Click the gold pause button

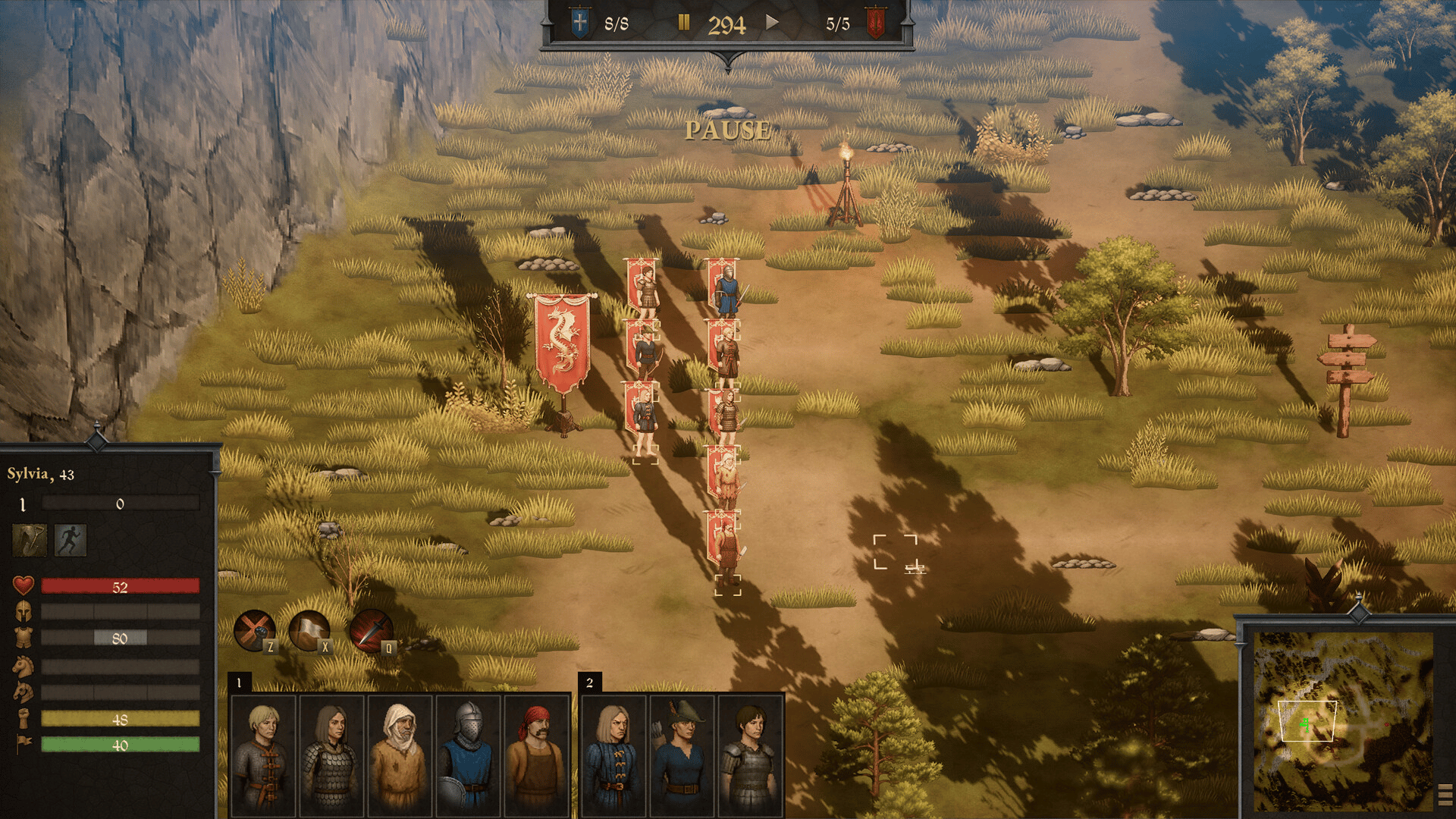coord(683,23)
